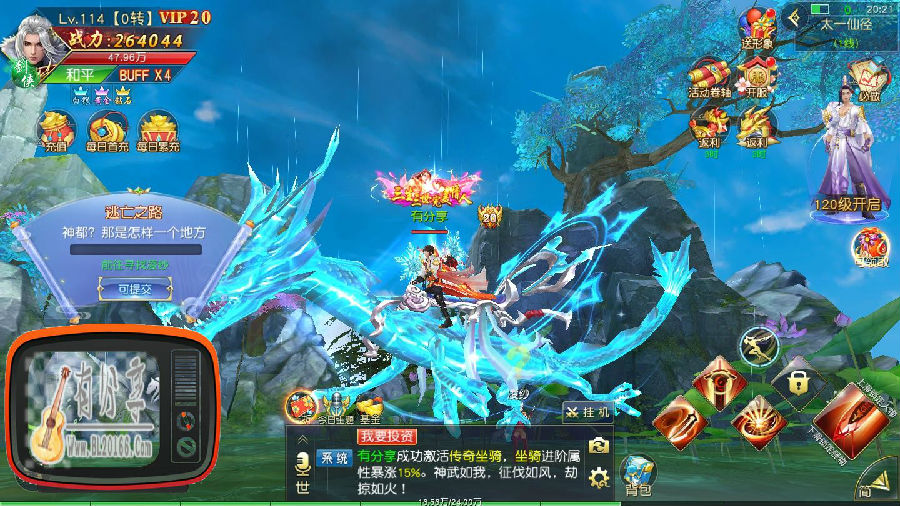
Task: Open the 充值 recharge icon
Action: [x=55, y=130]
